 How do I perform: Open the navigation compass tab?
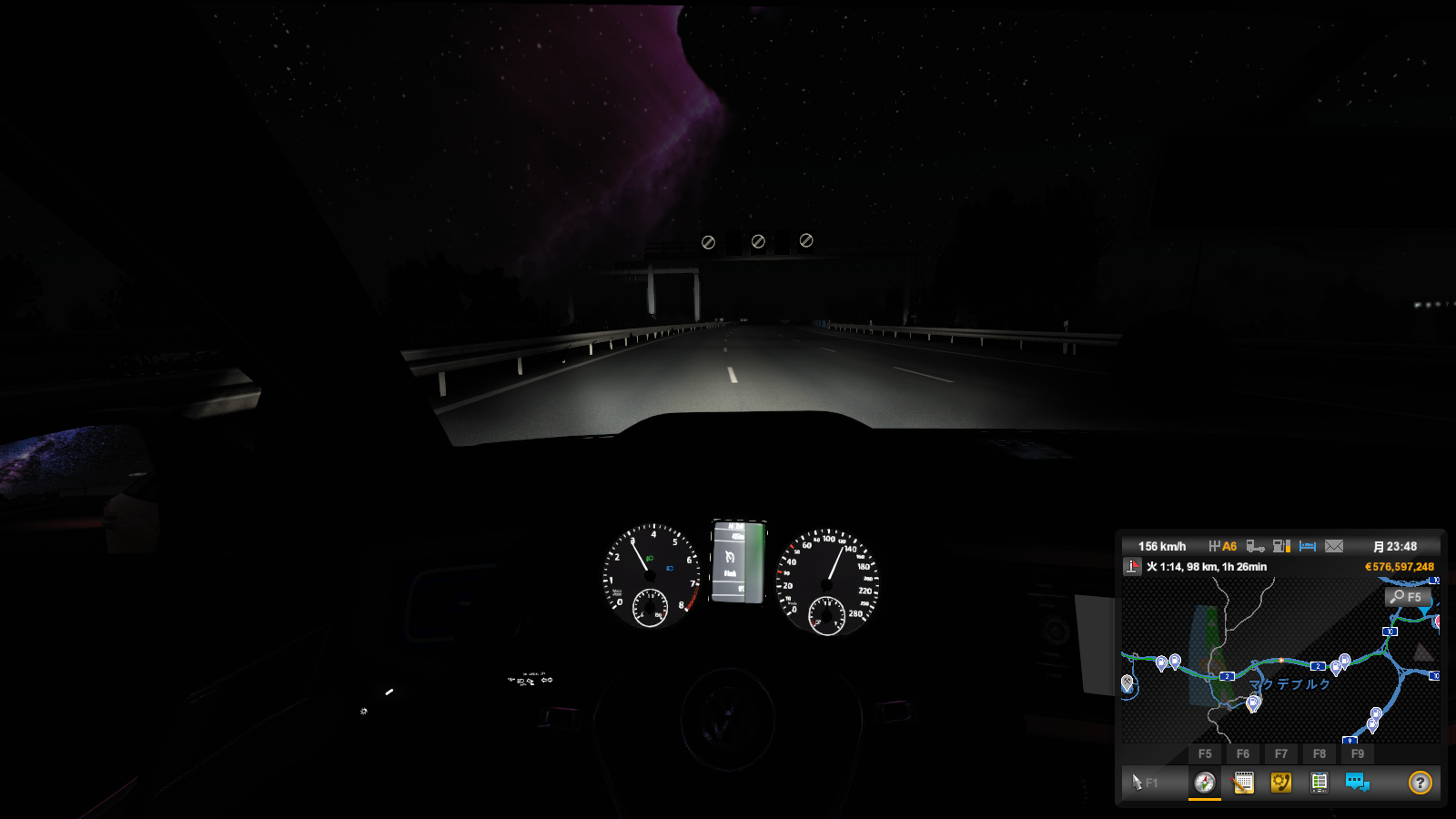(1204, 783)
